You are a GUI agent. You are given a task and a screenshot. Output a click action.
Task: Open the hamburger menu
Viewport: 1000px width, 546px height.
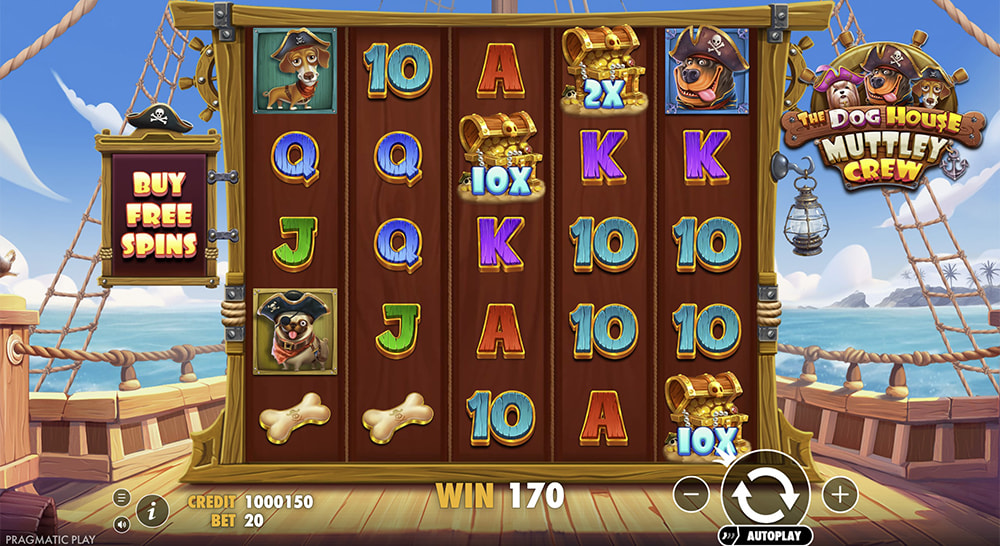(122, 497)
